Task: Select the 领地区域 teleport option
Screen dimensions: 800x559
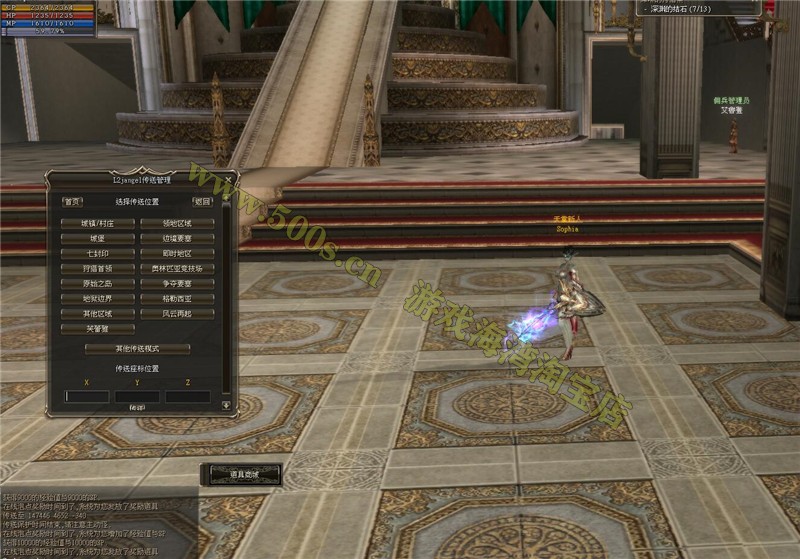Action: tap(177, 224)
